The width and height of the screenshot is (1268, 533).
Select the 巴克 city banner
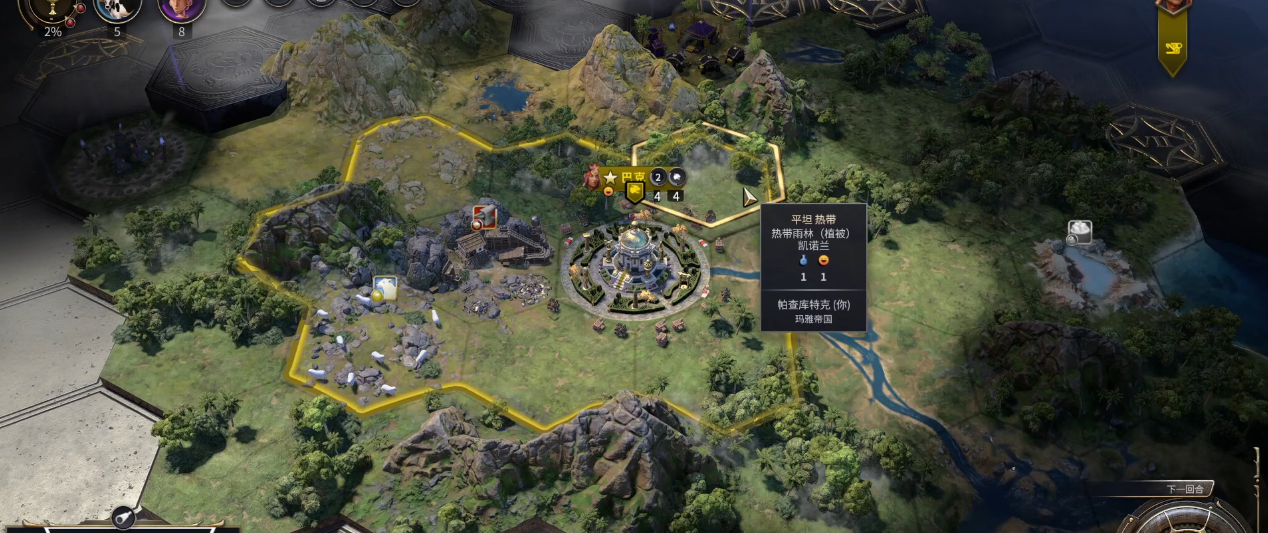coord(633,177)
